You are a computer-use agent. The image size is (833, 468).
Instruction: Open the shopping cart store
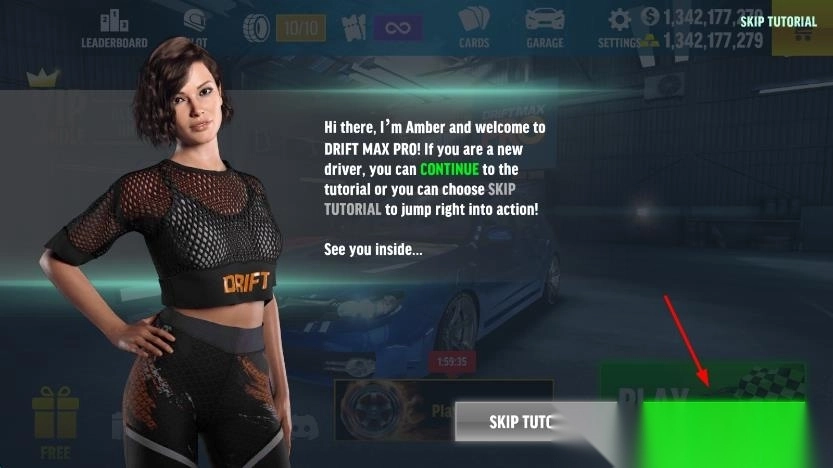tap(802, 36)
